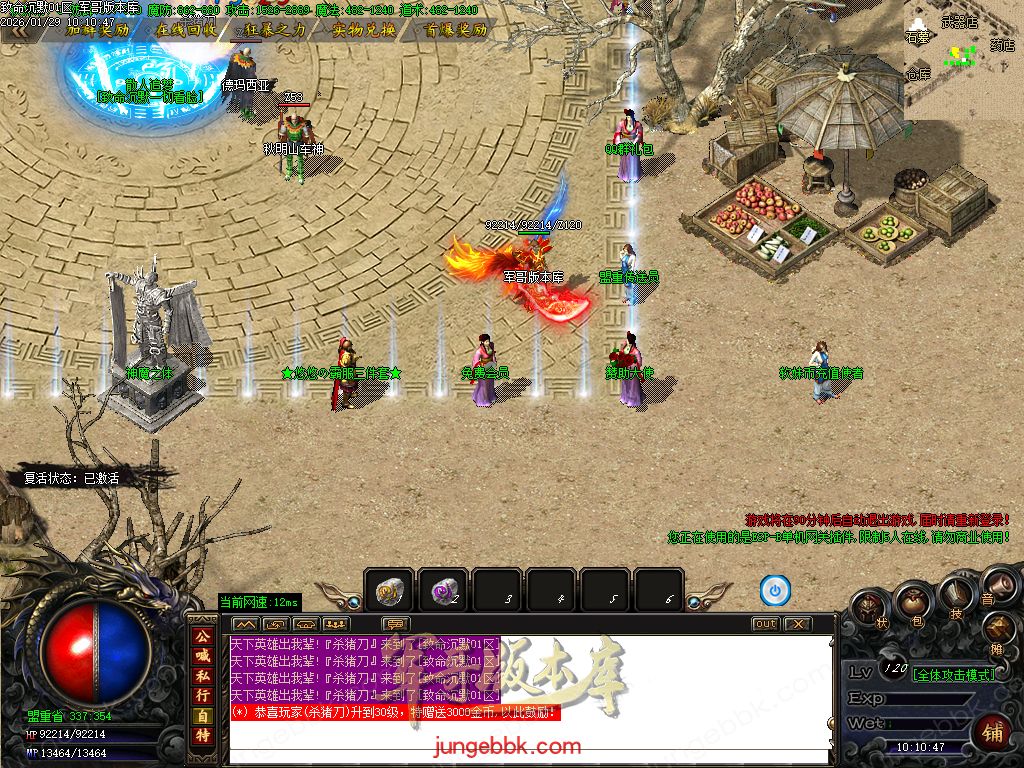1024x768 pixels.
Task: Click the chat panel's 'out' button
Action: point(765,624)
